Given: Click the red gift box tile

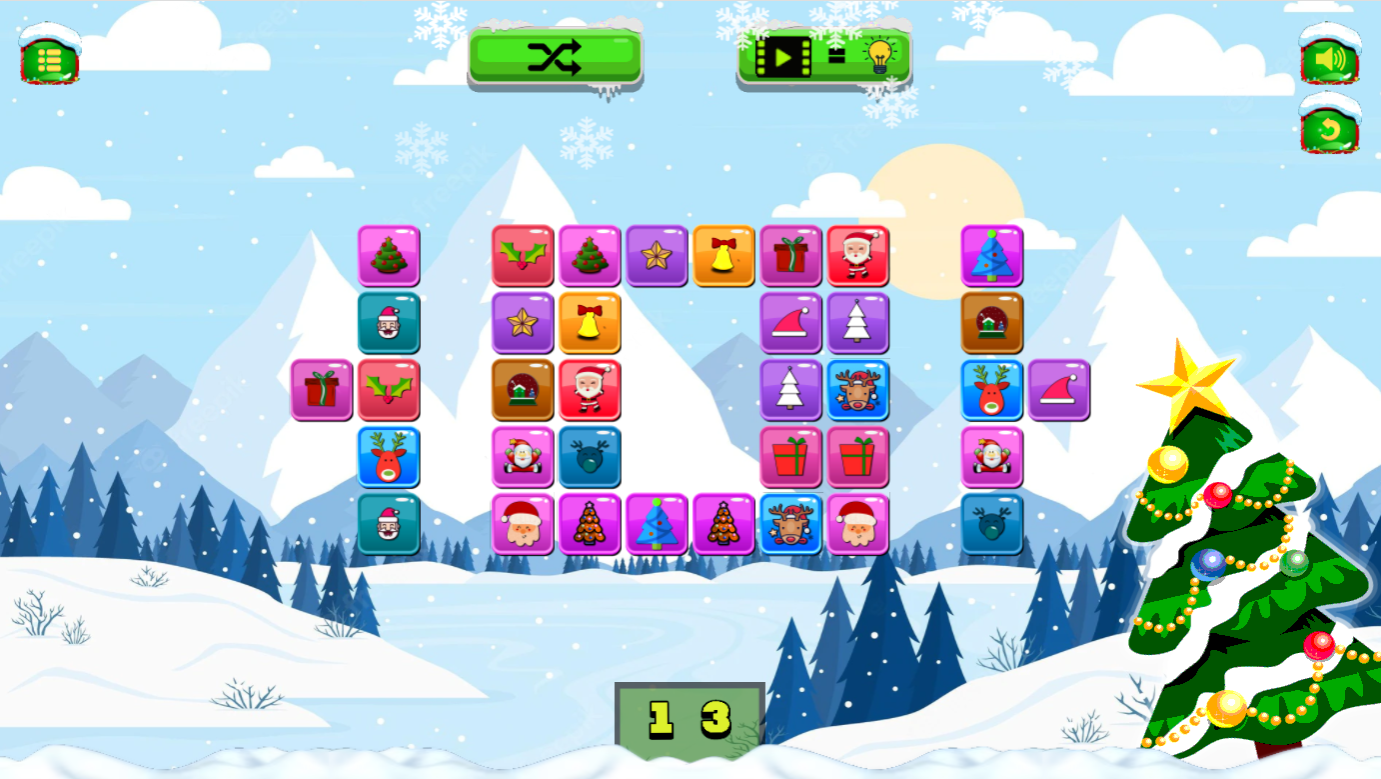Looking at the screenshot, I should [x=790, y=459].
